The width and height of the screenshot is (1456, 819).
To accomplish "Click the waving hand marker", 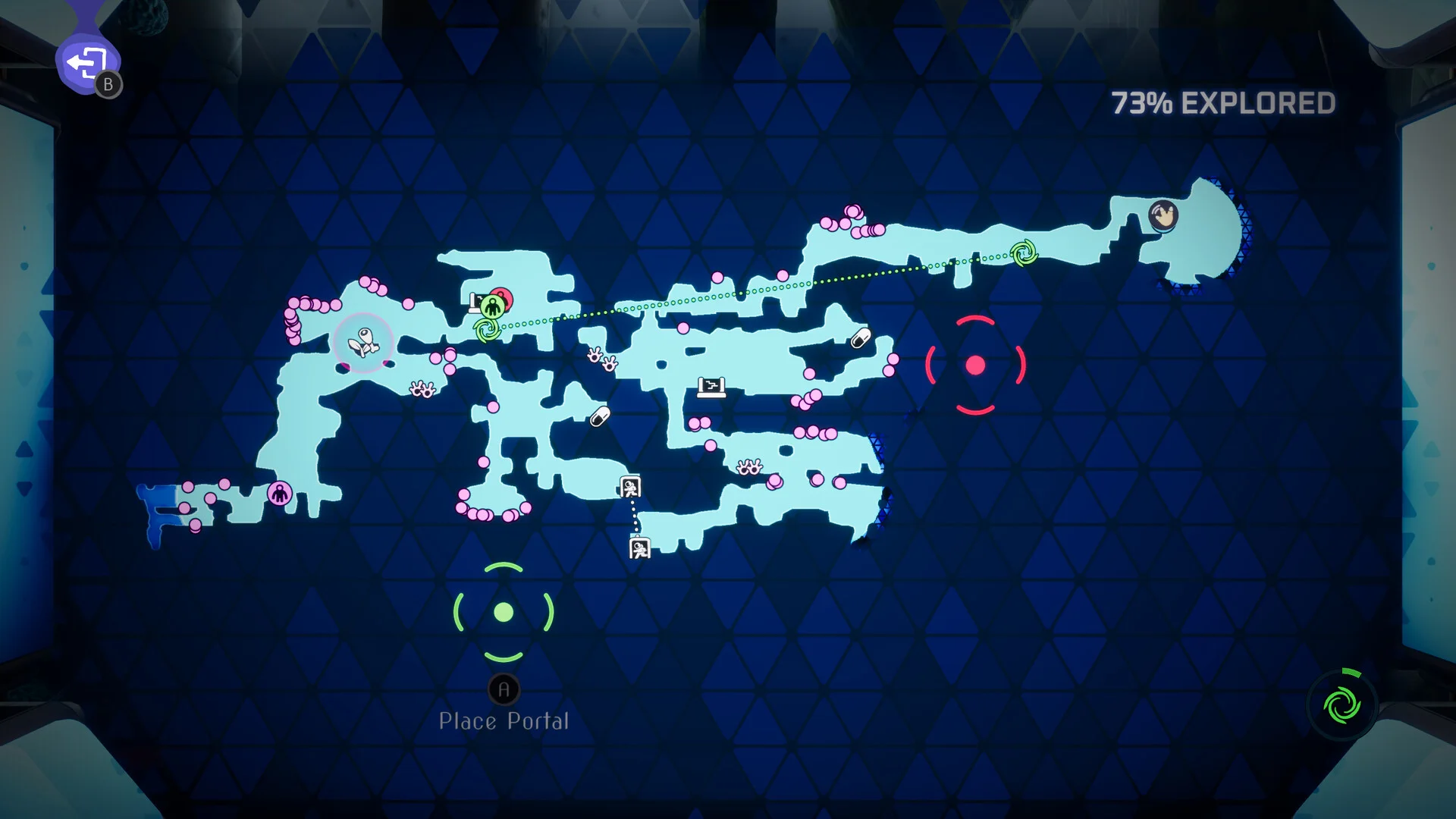I will 1163,215.
